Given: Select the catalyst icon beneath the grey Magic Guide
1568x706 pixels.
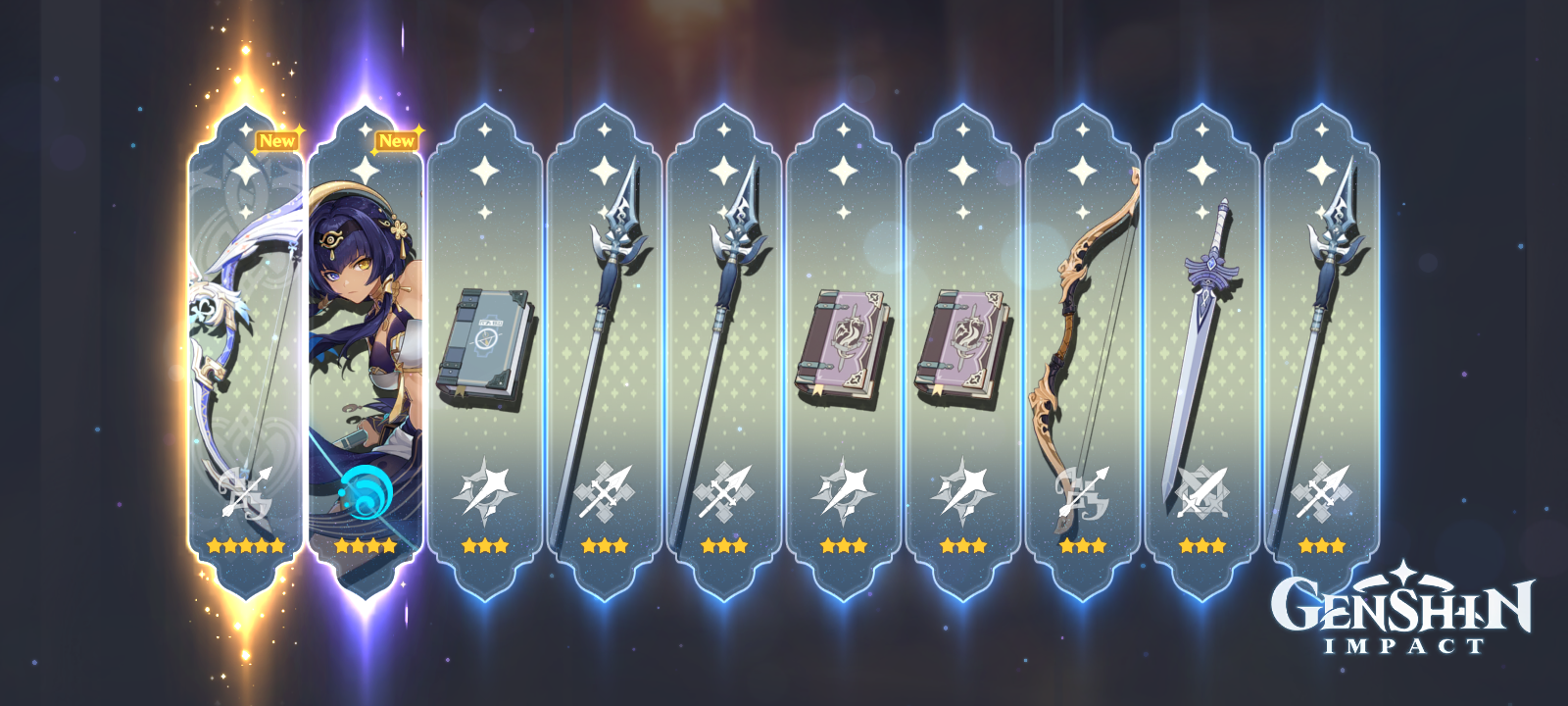Looking at the screenshot, I should [485, 490].
